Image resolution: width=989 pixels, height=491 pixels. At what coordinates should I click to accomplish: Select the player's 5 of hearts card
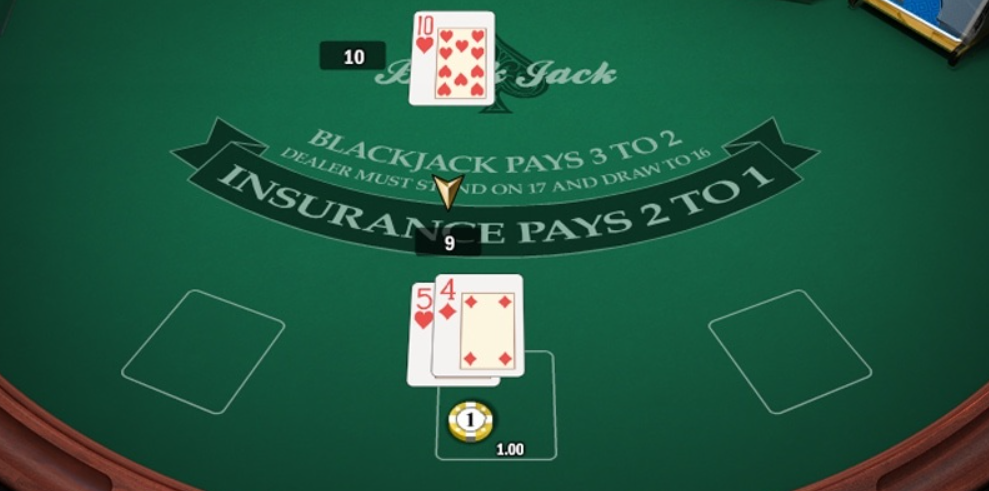click(x=420, y=335)
